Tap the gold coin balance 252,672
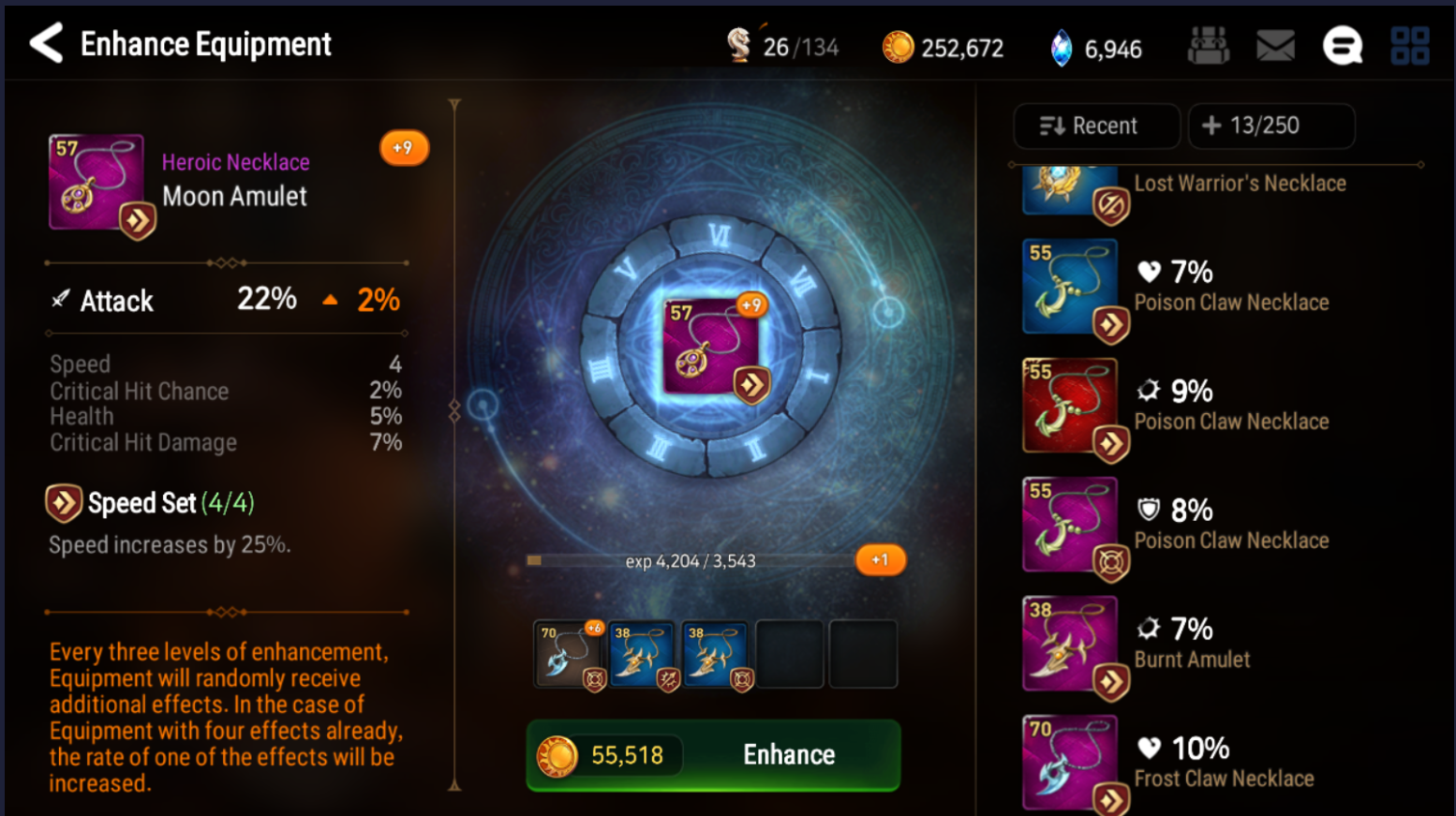Viewport: 1456px width, 816px height. coord(943,48)
